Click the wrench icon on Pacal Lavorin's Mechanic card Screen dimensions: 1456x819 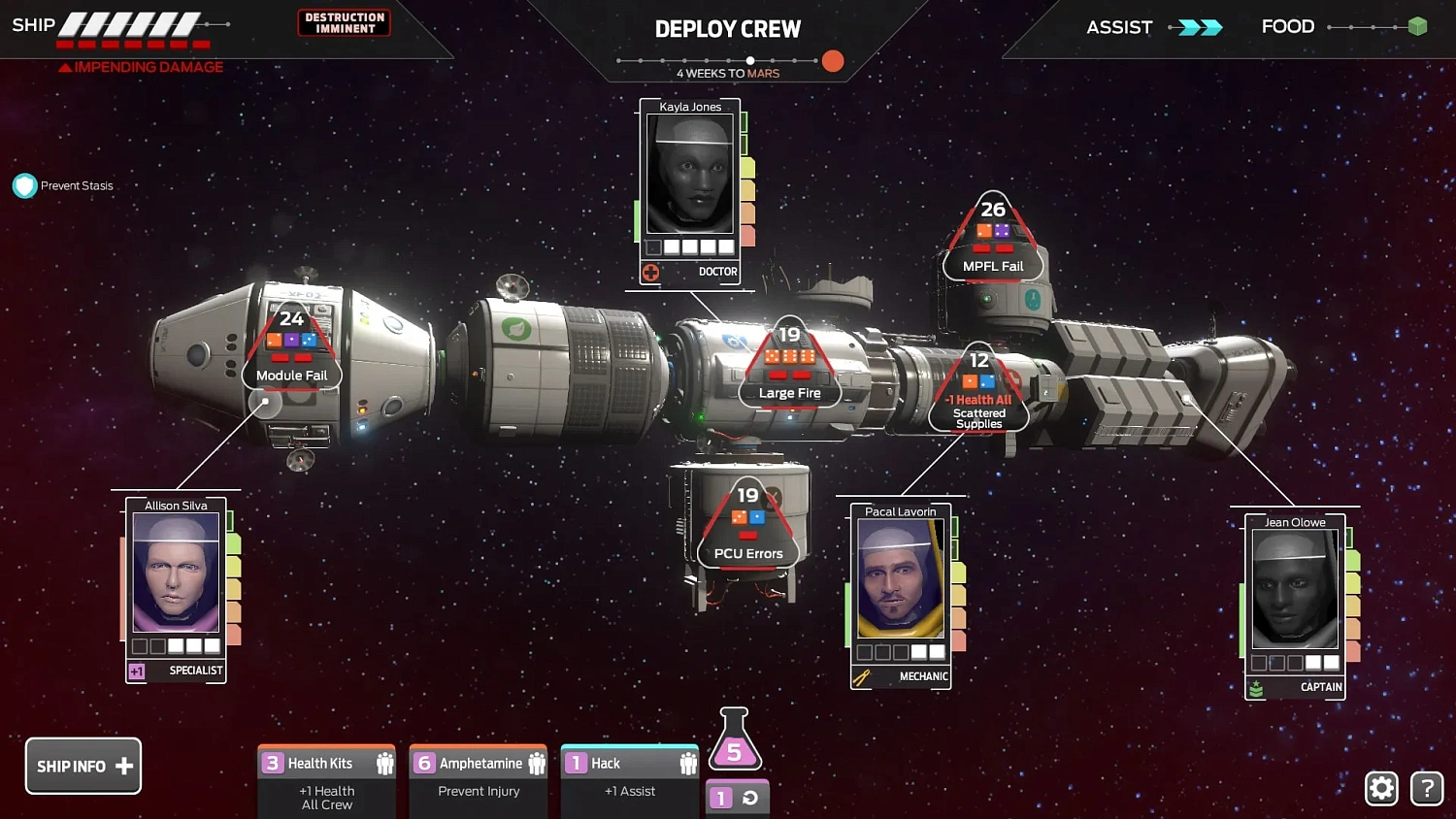[x=860, y=677]
